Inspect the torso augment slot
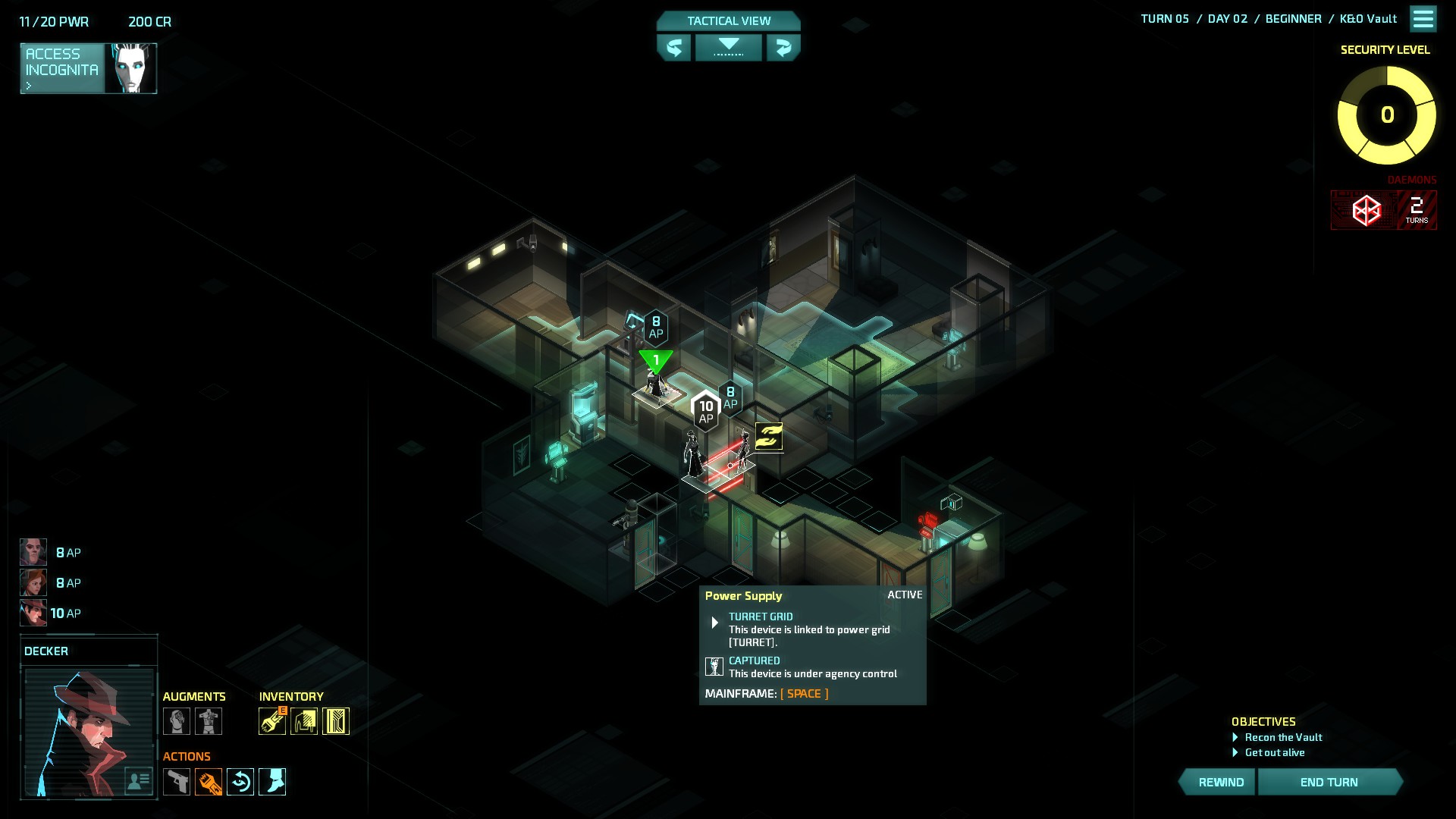The image size is (1456, 819). point(209,721)
